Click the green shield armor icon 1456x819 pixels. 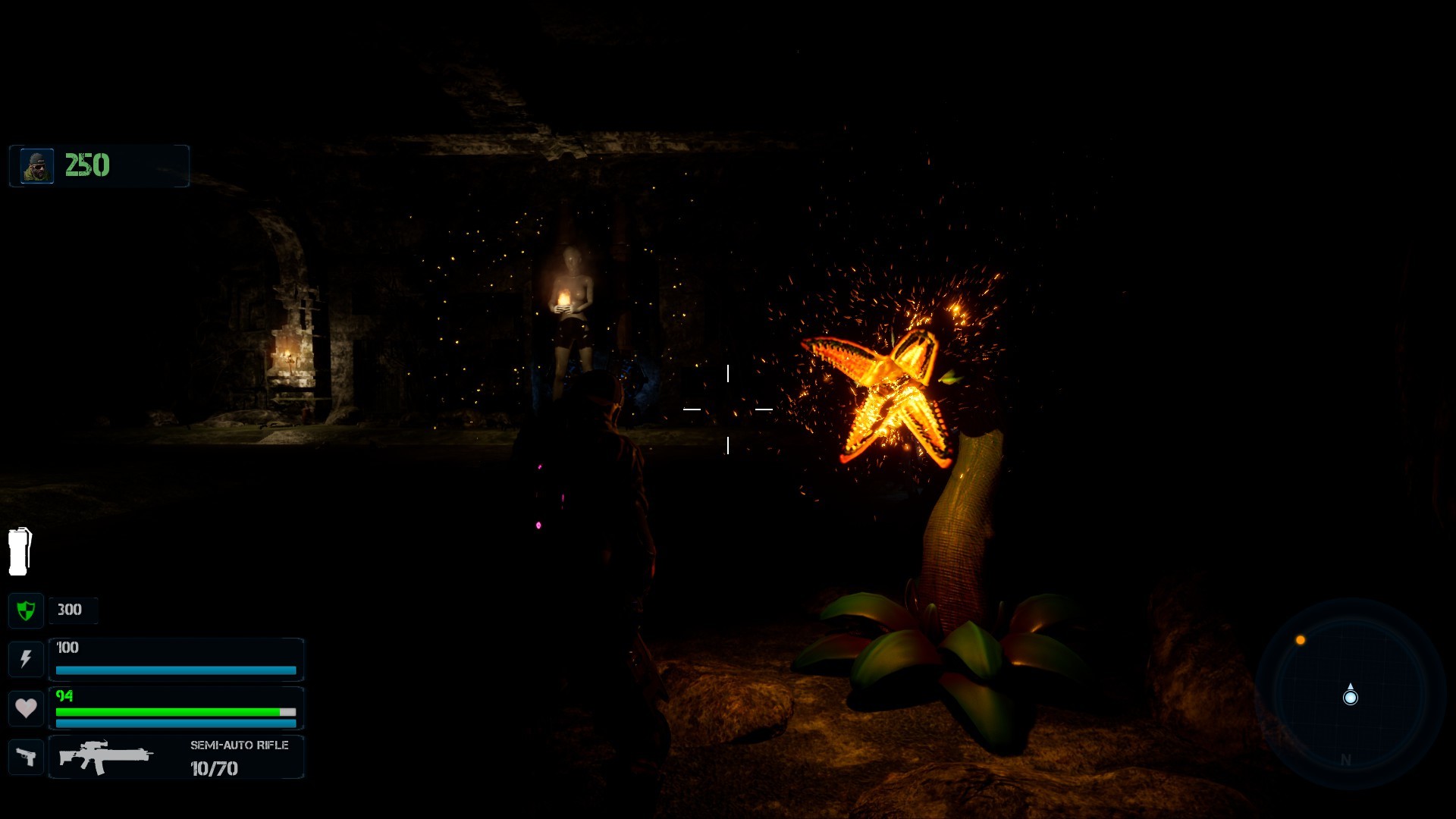coord(26,610)
